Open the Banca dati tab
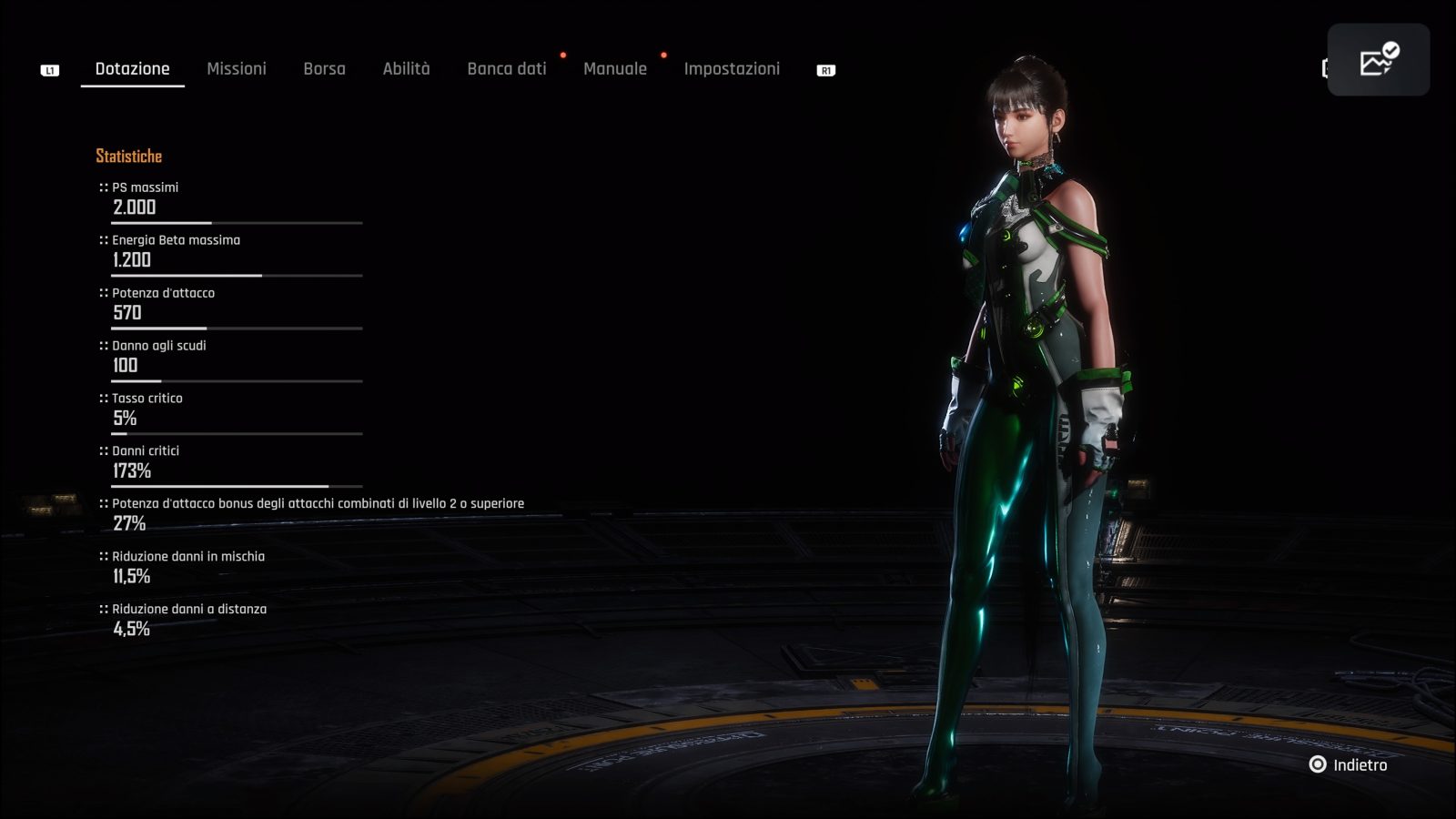 pos(507,69)
